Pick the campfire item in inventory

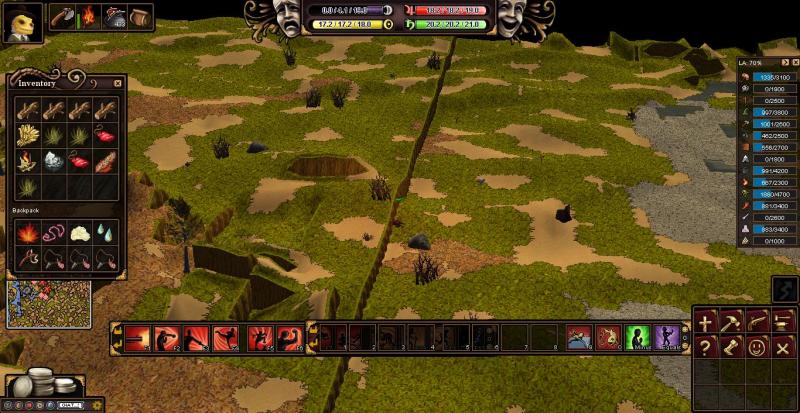pos(26,160)
